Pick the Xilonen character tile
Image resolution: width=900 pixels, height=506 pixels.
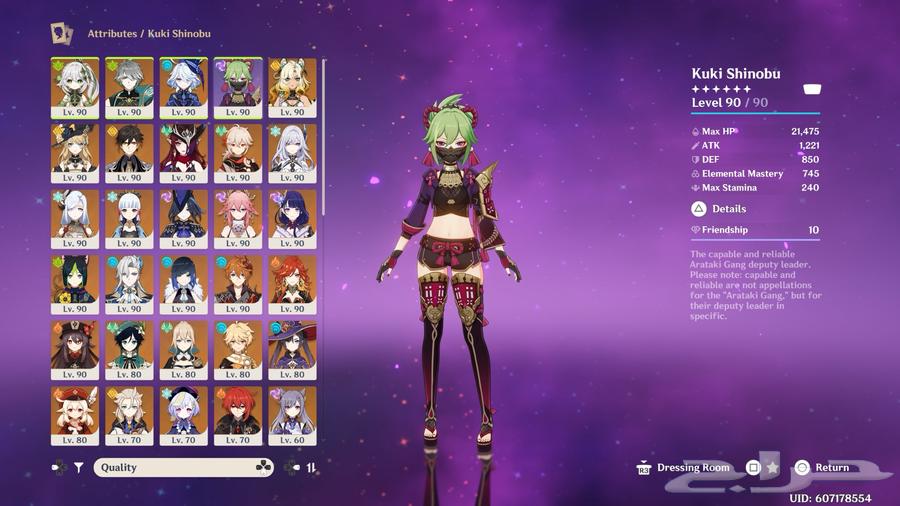[292, 87]
